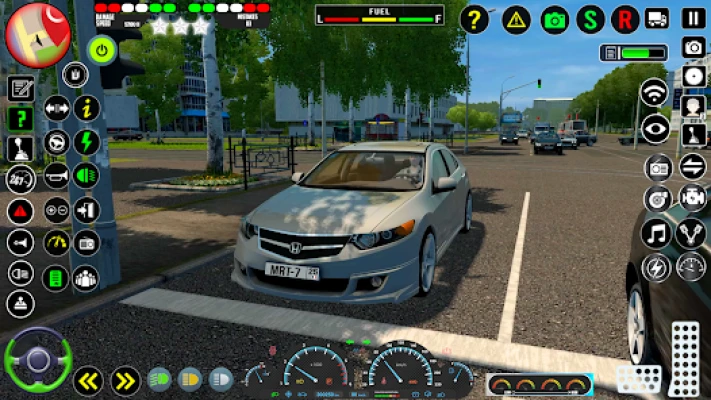
Task: Open the yellow question mark help
Action: (476, 19)
